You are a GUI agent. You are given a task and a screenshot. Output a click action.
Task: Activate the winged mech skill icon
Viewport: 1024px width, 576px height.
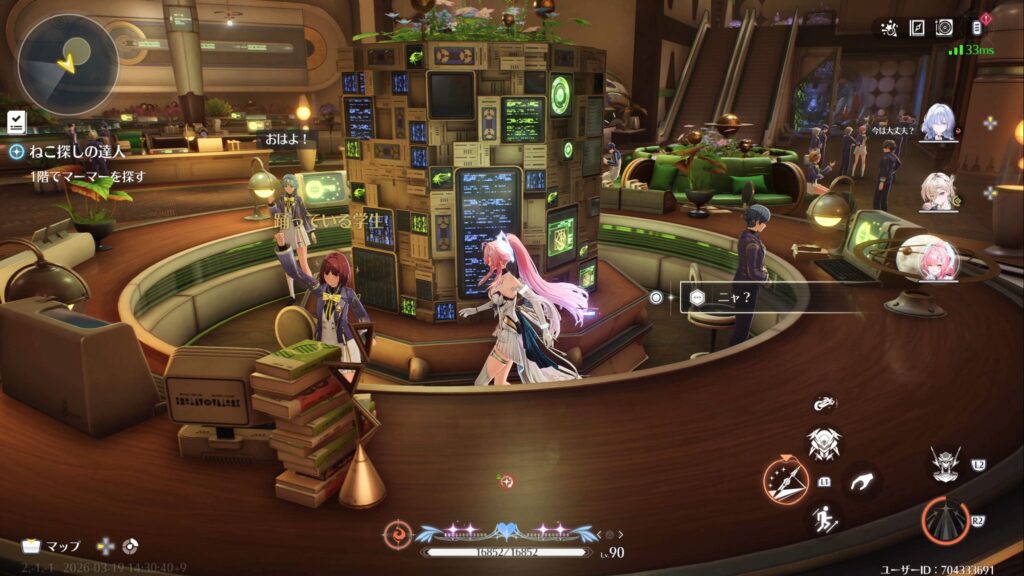tap(824, 443)
